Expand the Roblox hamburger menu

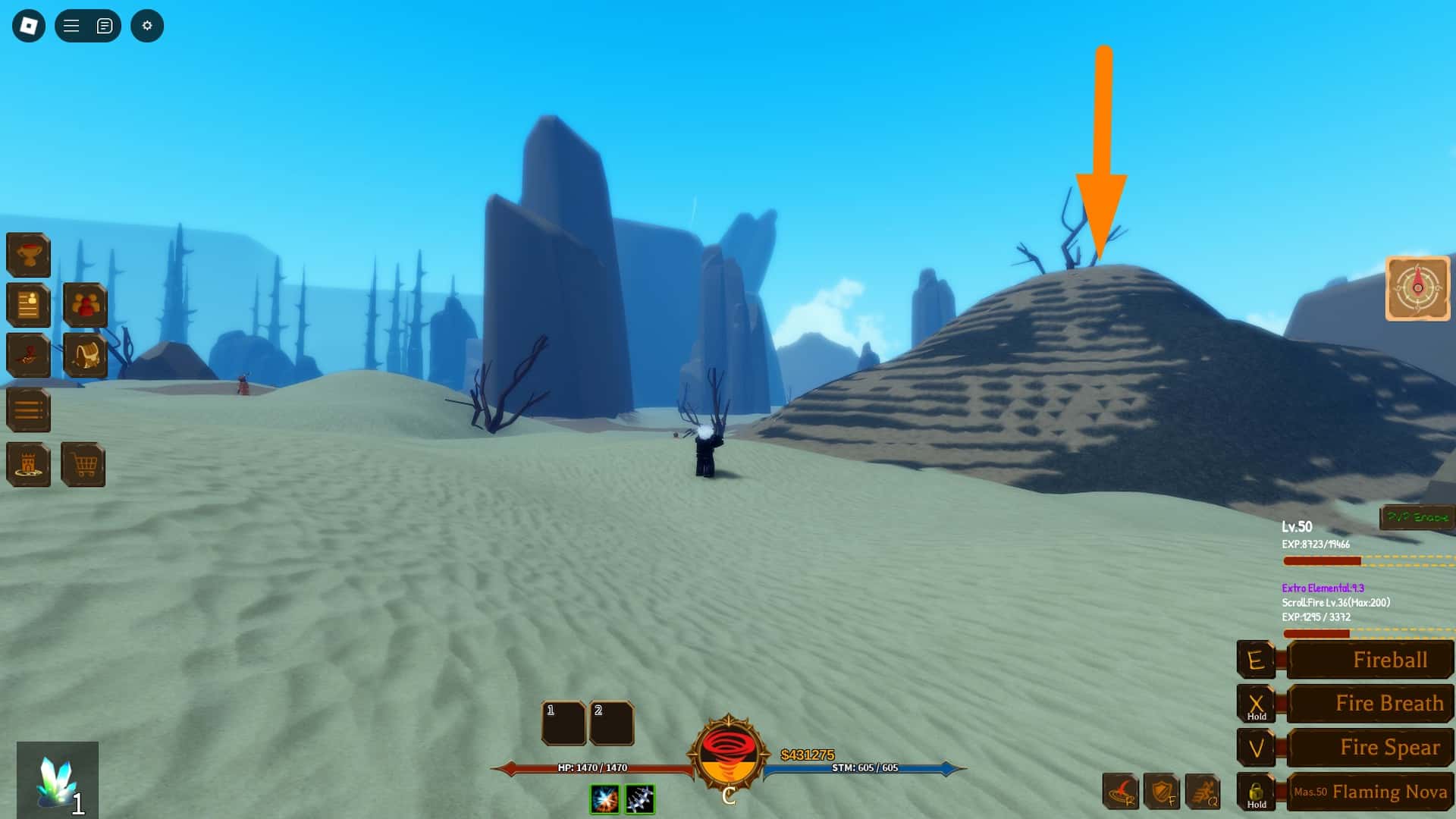(69, 25)
